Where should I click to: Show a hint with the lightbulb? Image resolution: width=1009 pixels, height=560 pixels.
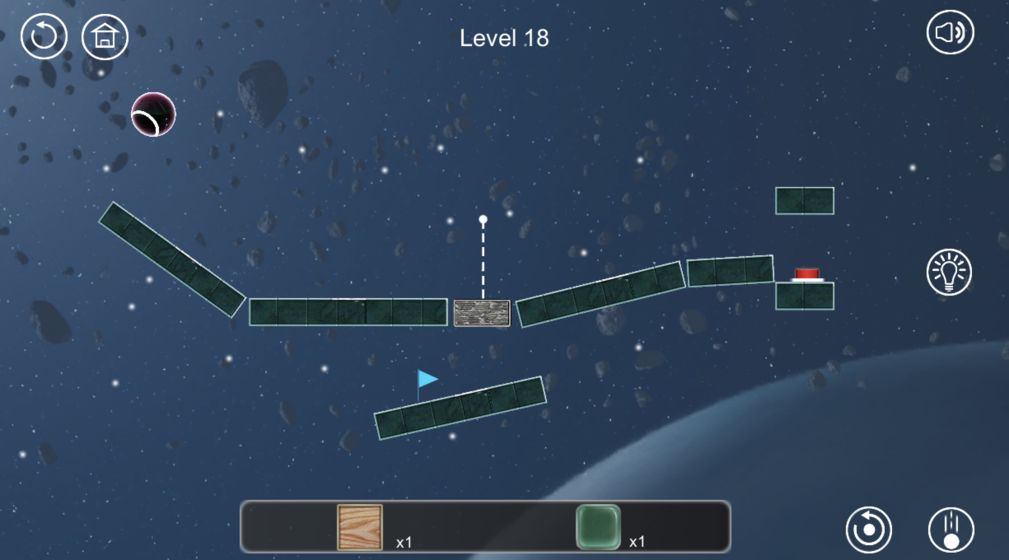pyautogui.click(x=949, y=272)
